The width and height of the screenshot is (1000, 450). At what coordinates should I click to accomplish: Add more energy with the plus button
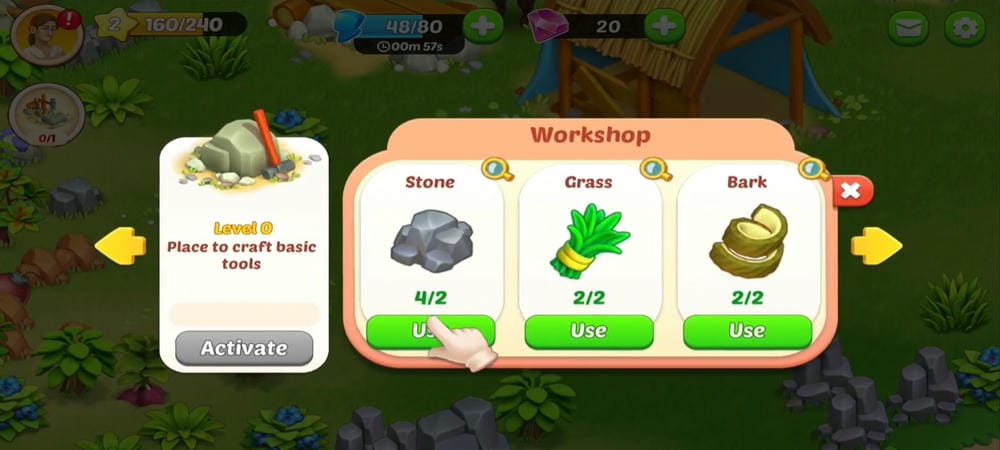[x=482, y=26]
